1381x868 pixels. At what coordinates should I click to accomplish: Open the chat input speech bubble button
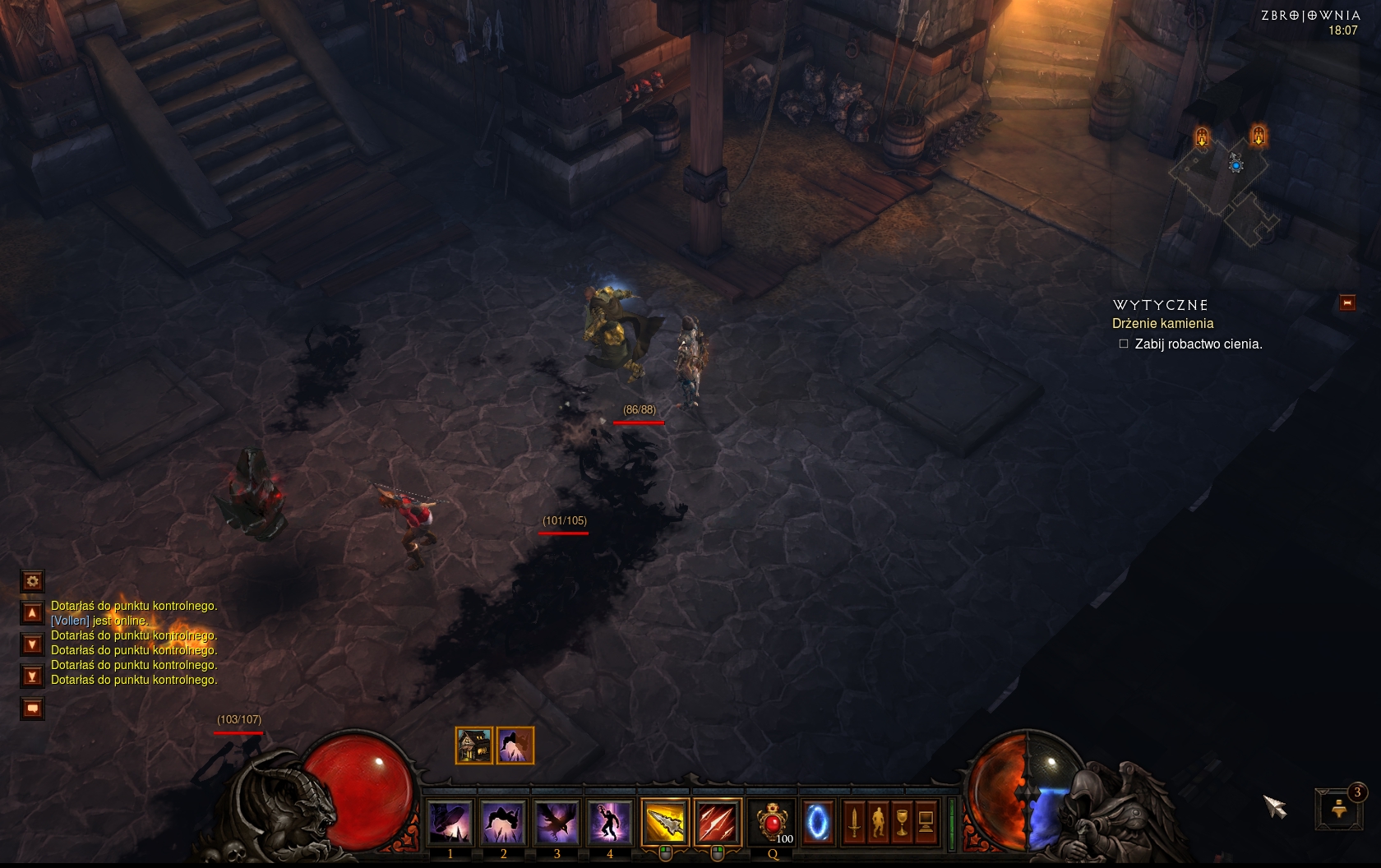(33, 708)
